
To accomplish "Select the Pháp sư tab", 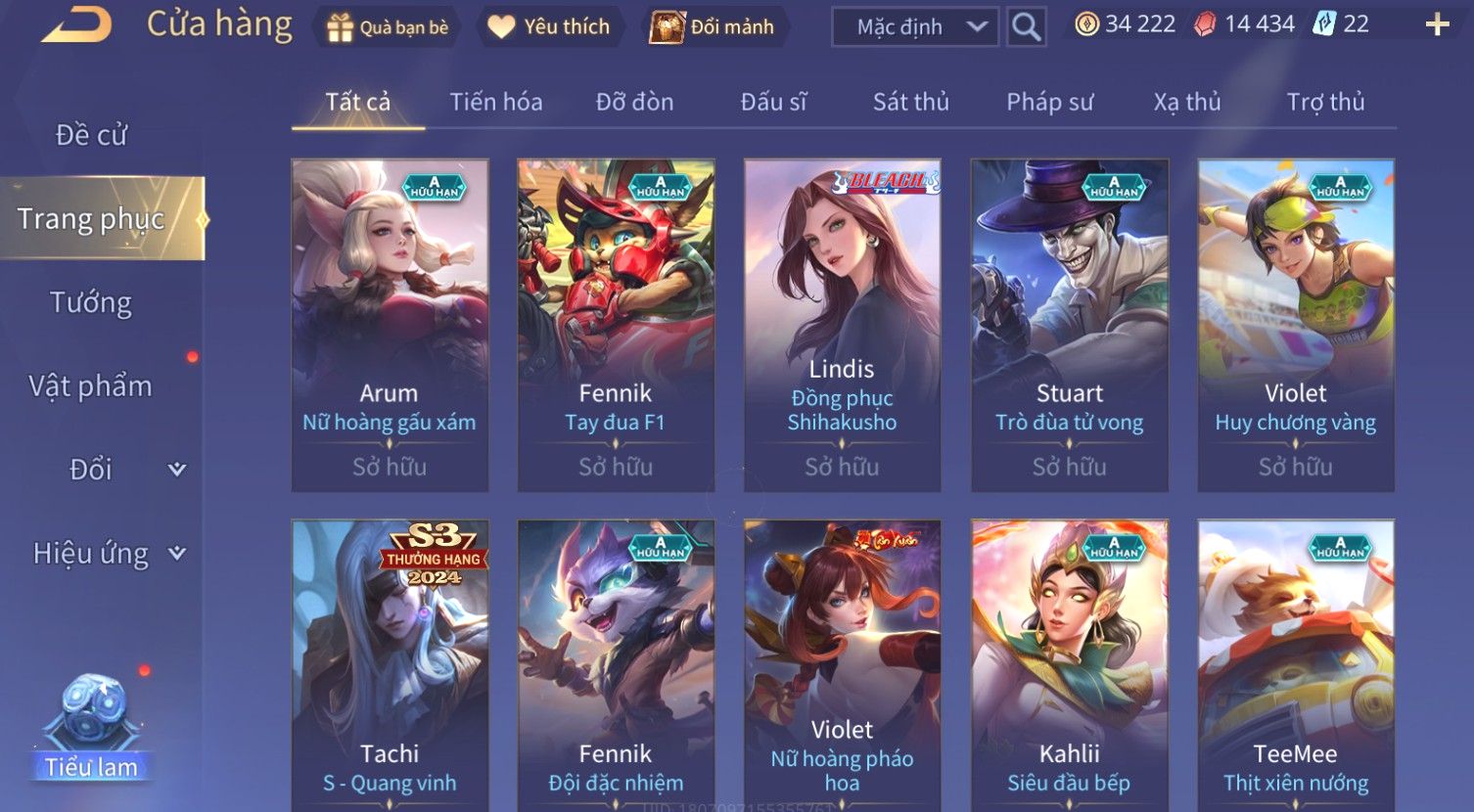I will tap(1049, 102).
